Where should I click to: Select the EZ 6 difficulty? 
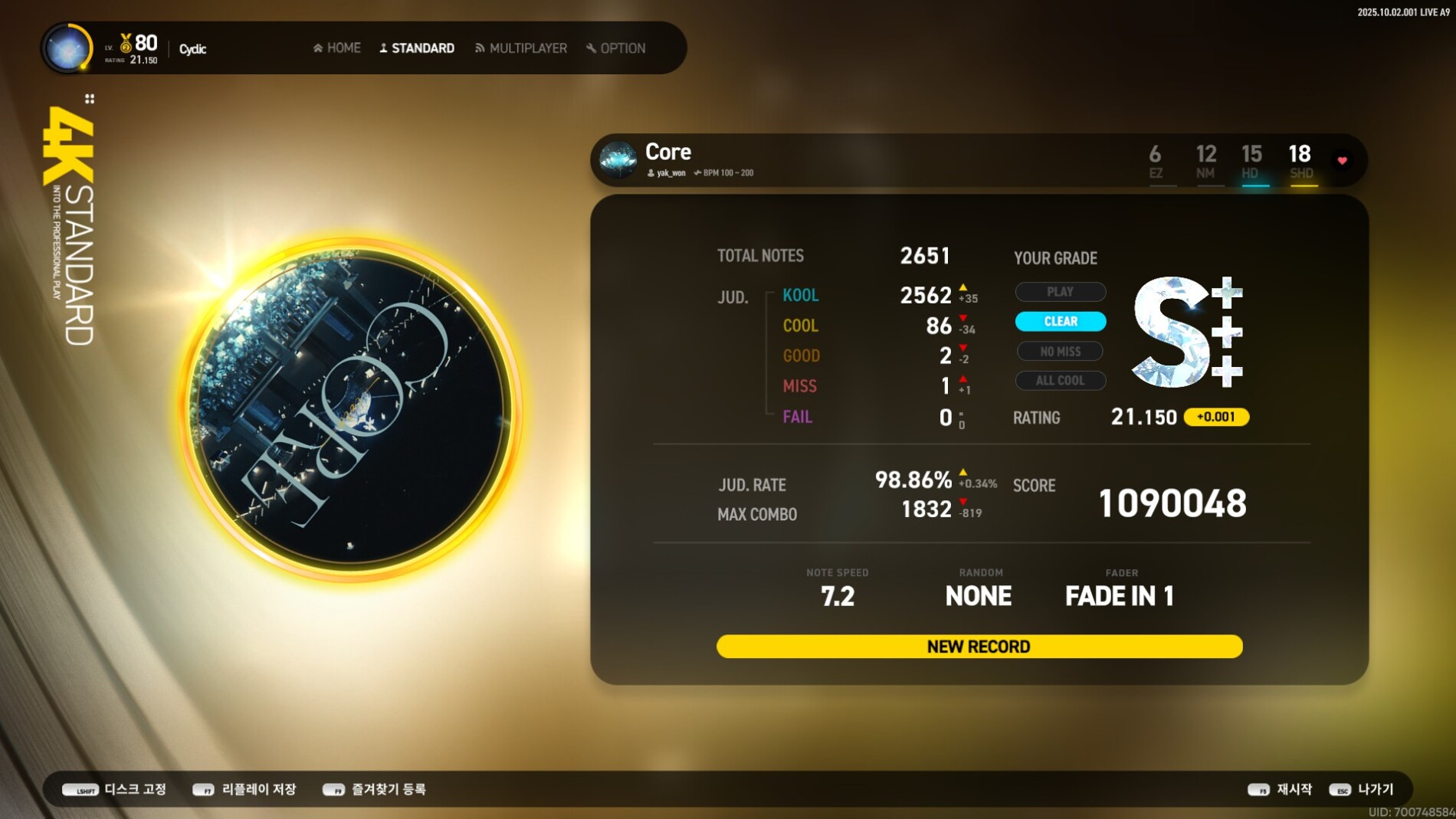pos(1156,162)
